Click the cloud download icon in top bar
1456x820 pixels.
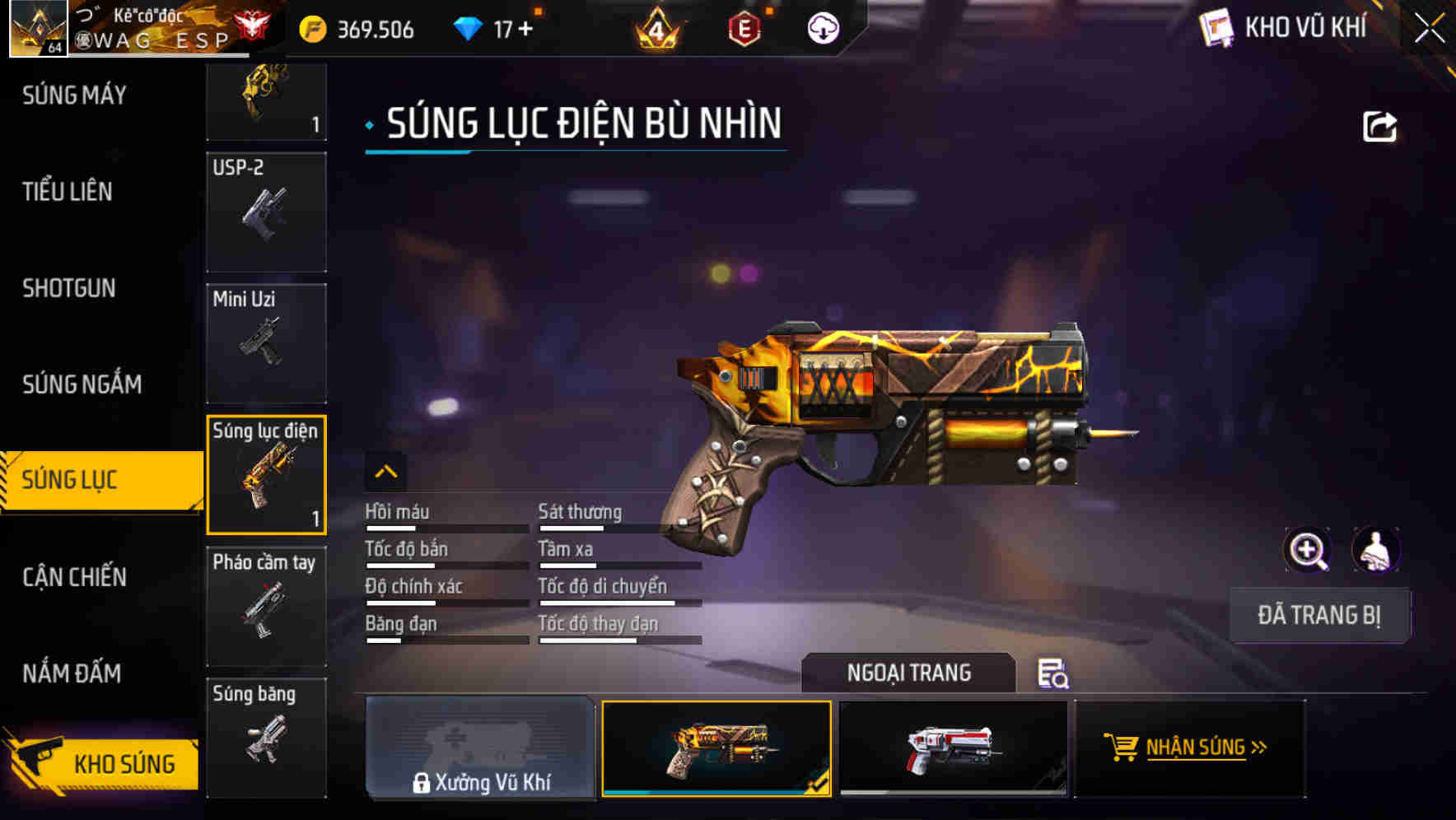[x=823, y=27]
